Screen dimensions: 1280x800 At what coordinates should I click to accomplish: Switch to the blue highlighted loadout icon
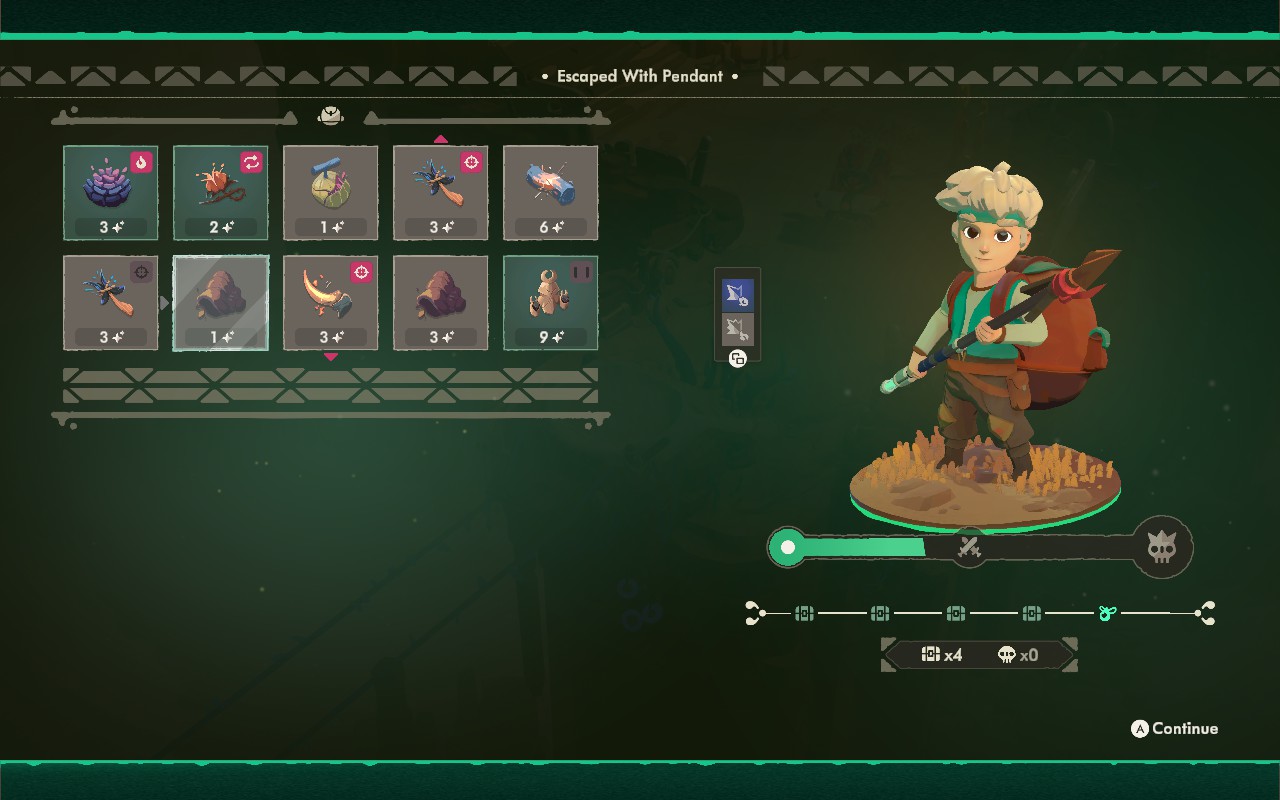tap(738, 294)
